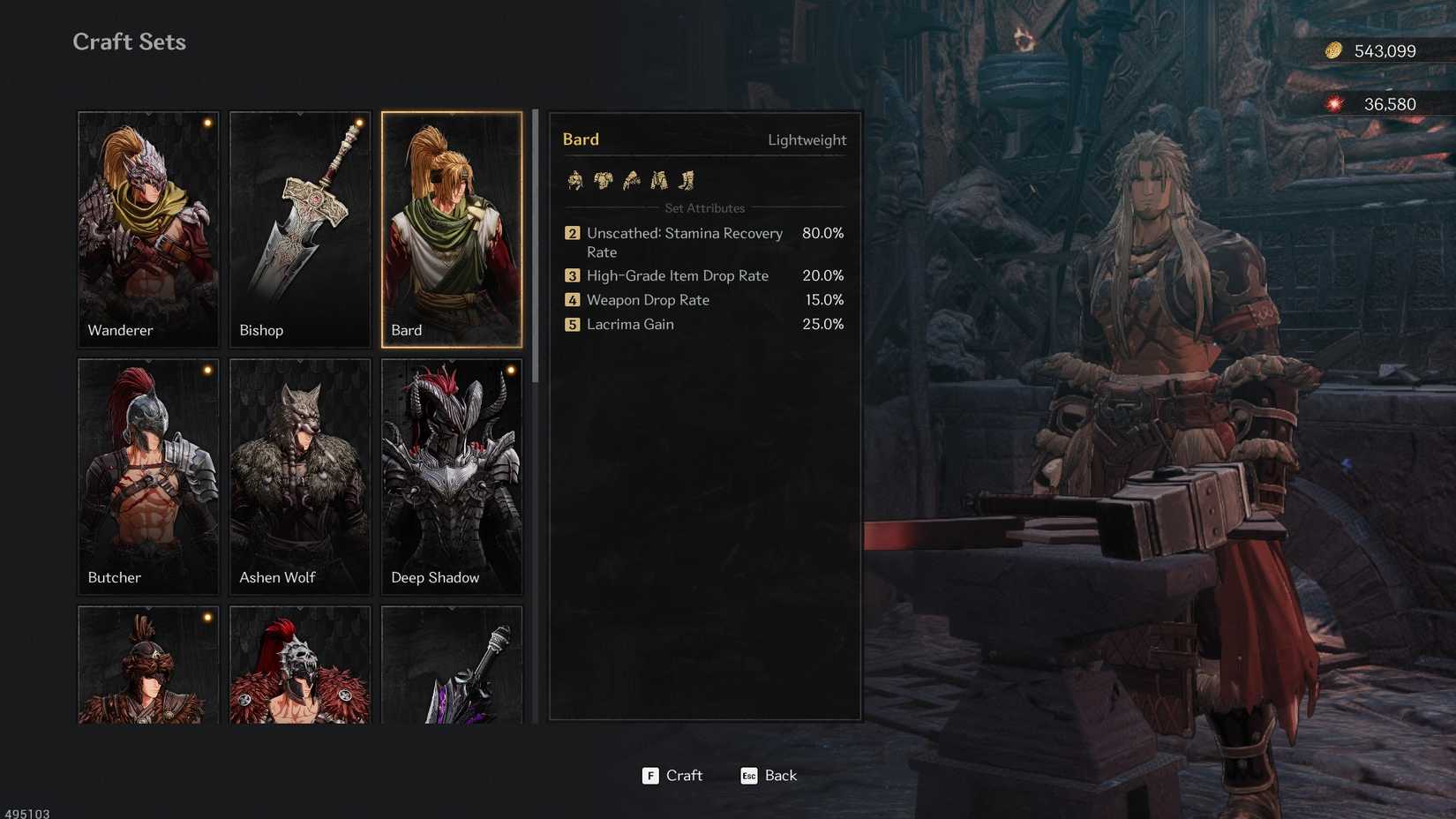Select the Bard boots icon
Viewport: 1456px width, 819px height.
click(687, 179)
